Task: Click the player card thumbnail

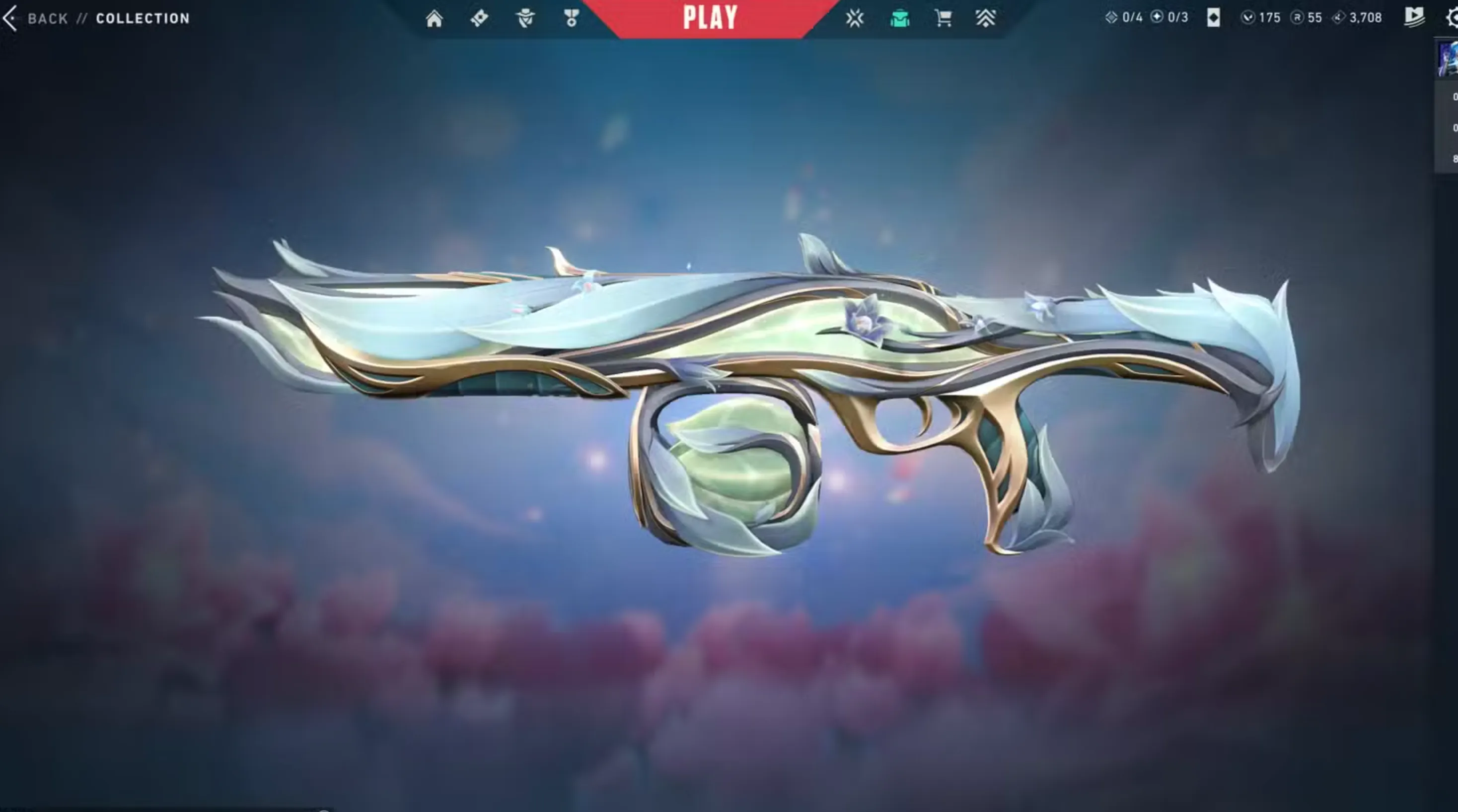Action: 1448,58
